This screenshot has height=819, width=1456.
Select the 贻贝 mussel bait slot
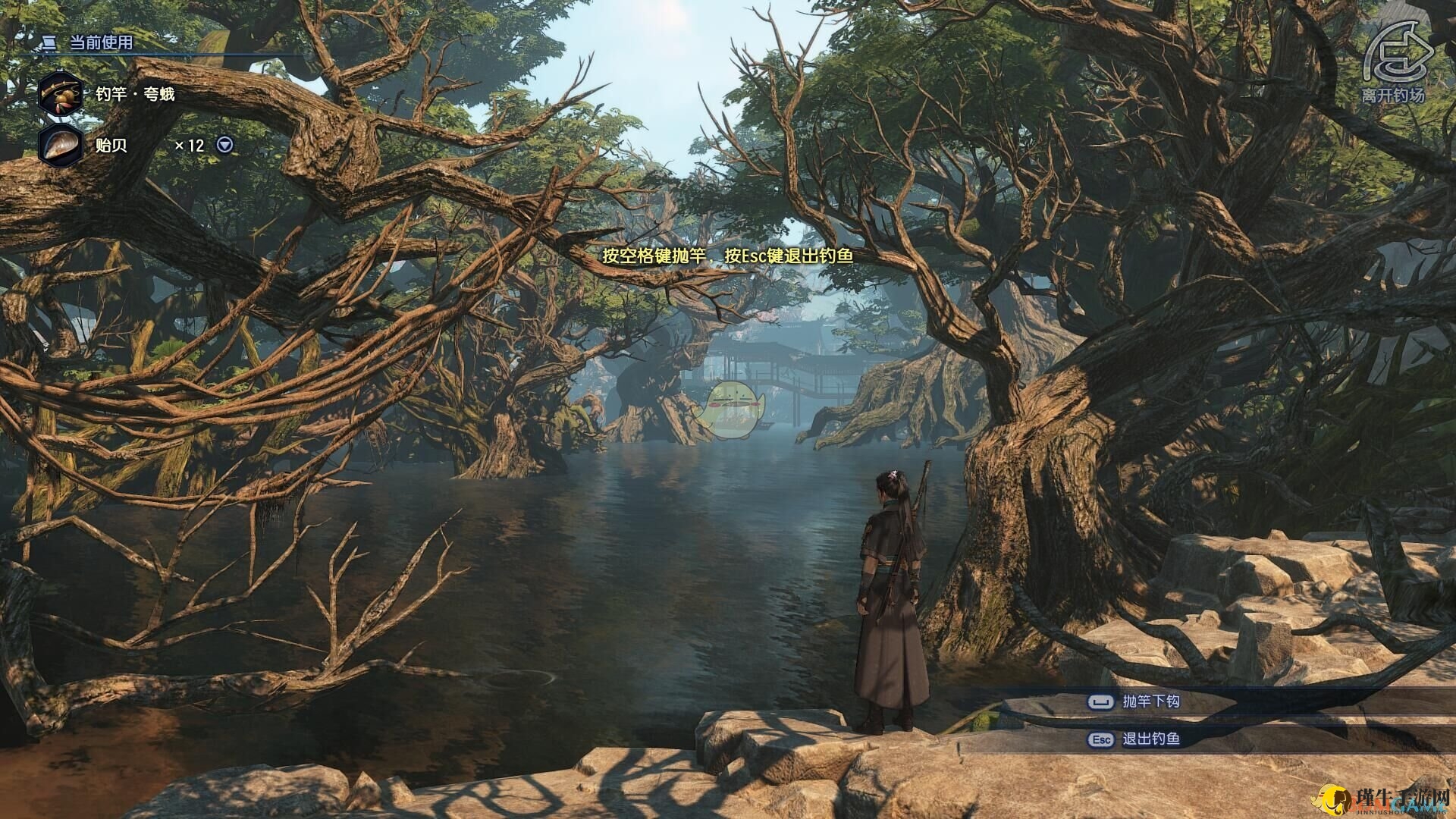point(61,146)
